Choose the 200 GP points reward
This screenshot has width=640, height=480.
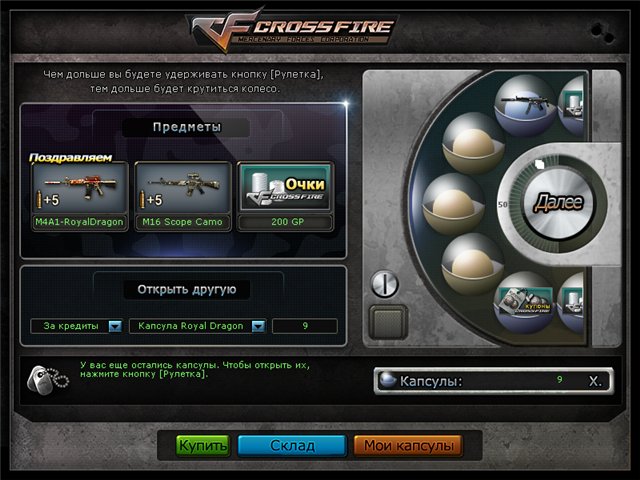coord(285,196)
